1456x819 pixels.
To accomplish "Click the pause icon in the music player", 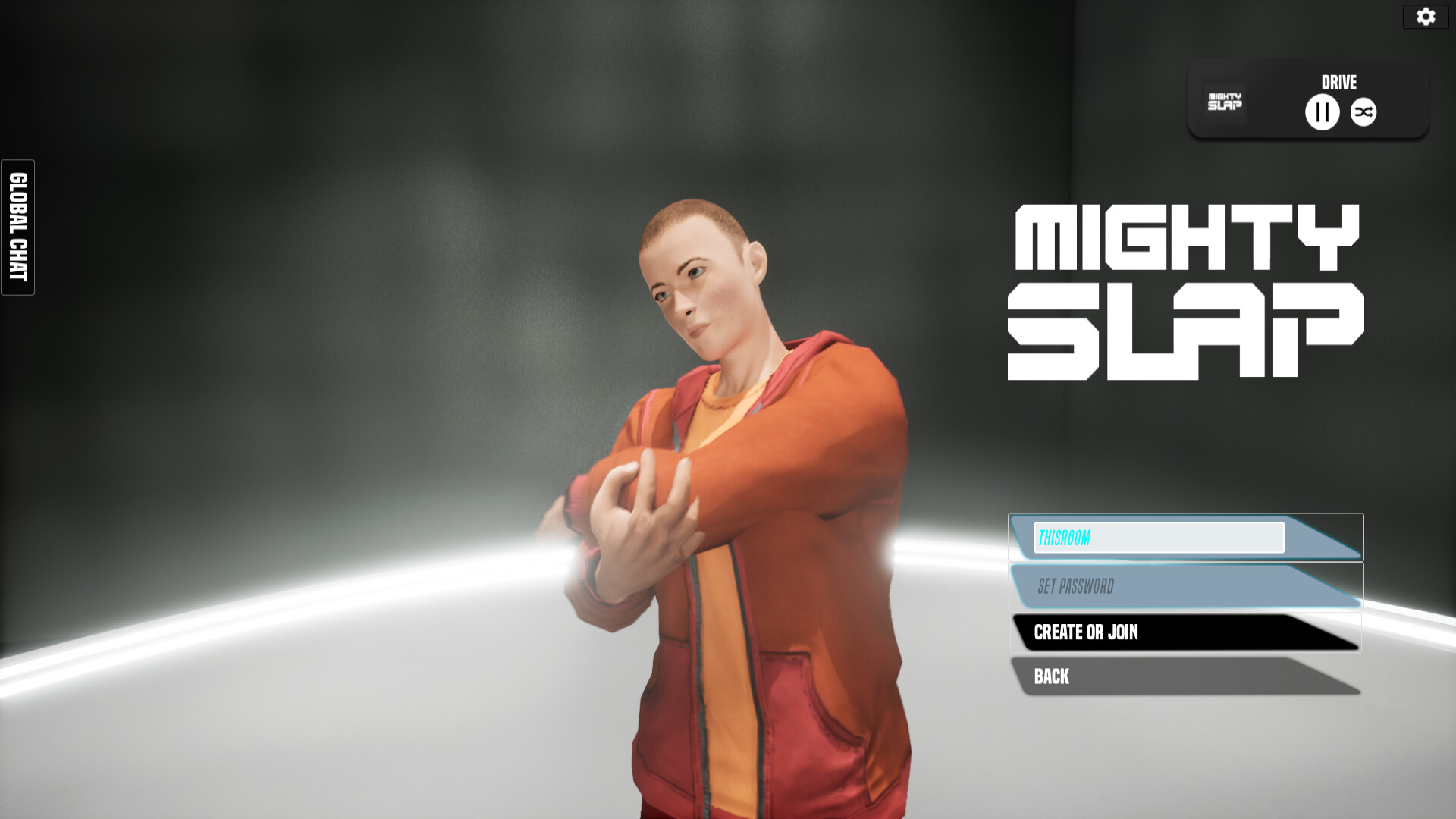I will 1321,111.
